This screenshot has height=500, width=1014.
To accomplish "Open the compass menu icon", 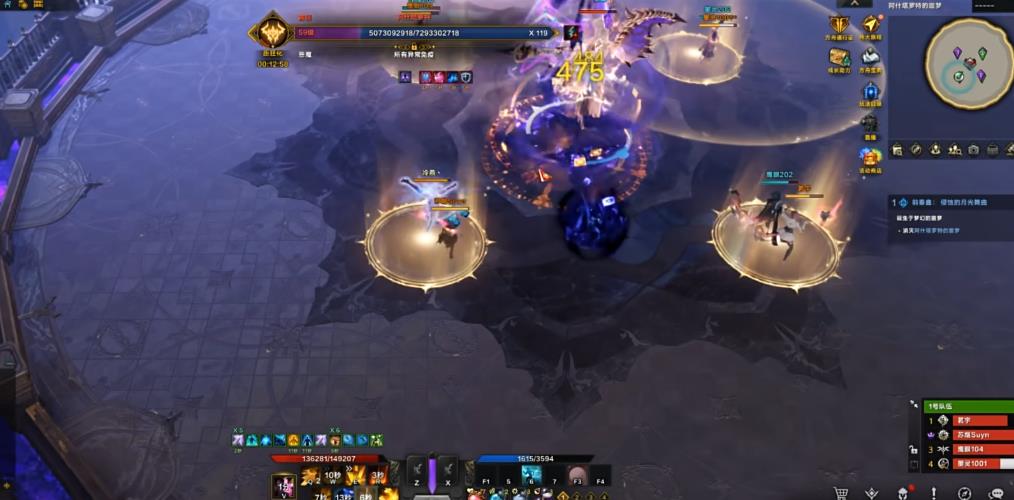I will pos(964,493).
